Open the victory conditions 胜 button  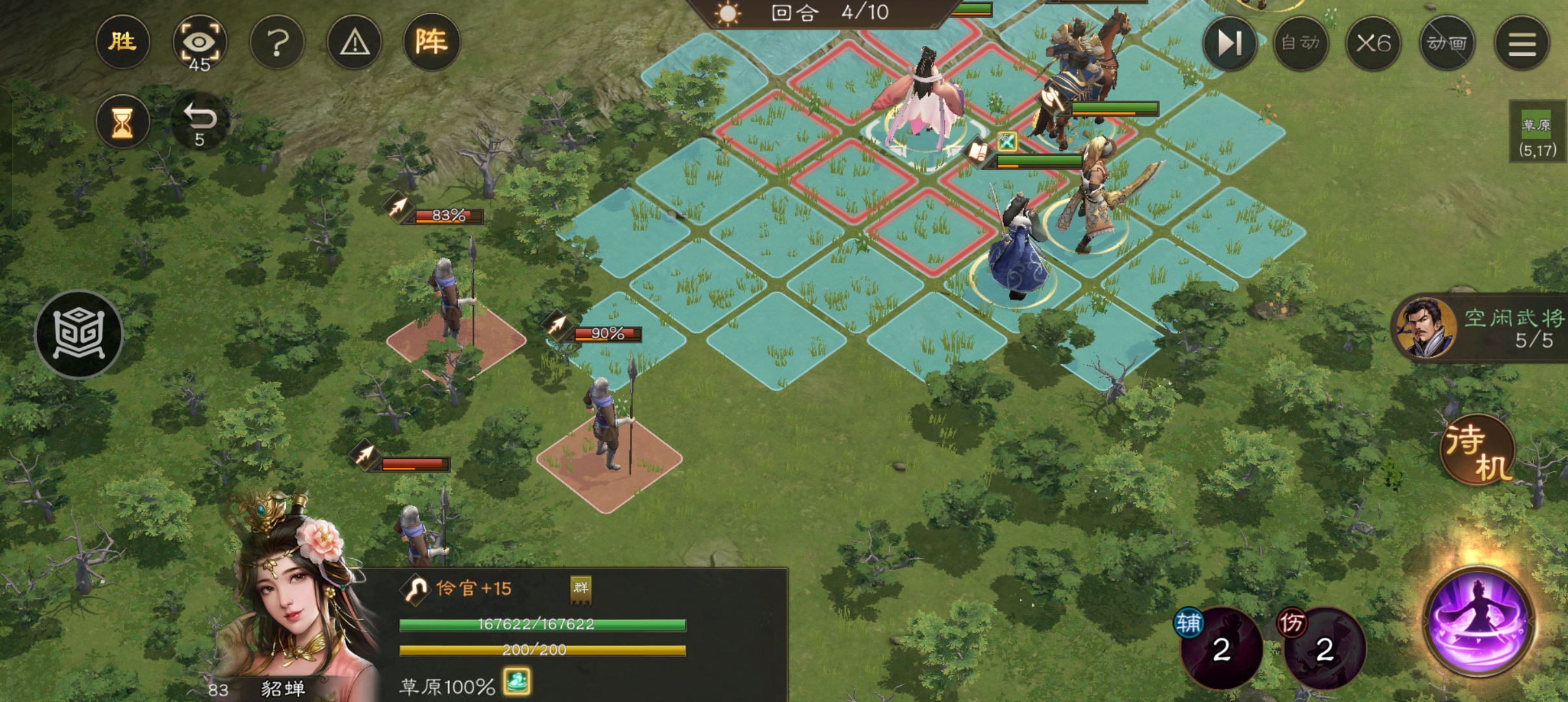click(x=122, y=42)
